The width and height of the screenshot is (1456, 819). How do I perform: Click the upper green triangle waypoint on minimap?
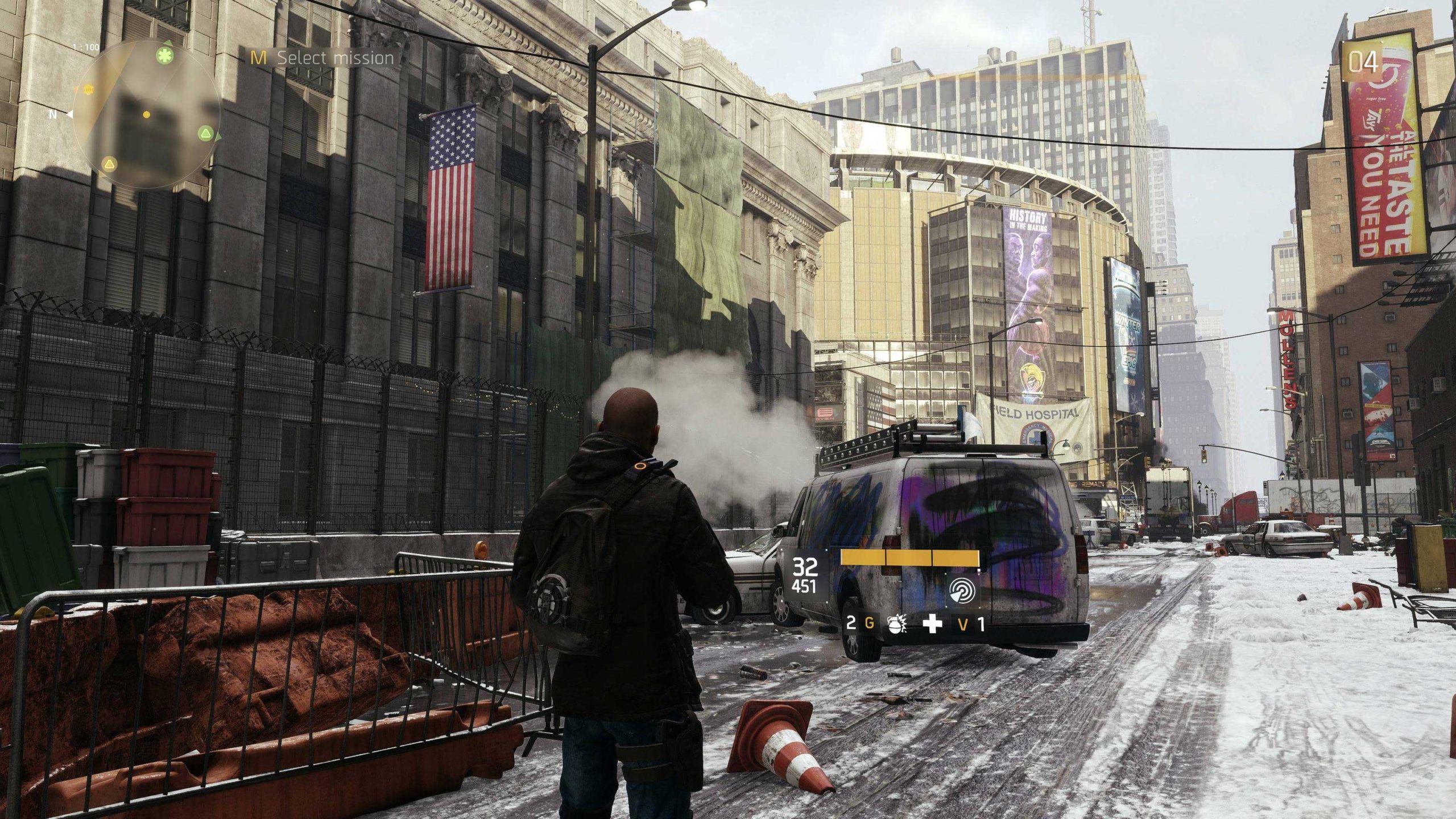[168, 41]
